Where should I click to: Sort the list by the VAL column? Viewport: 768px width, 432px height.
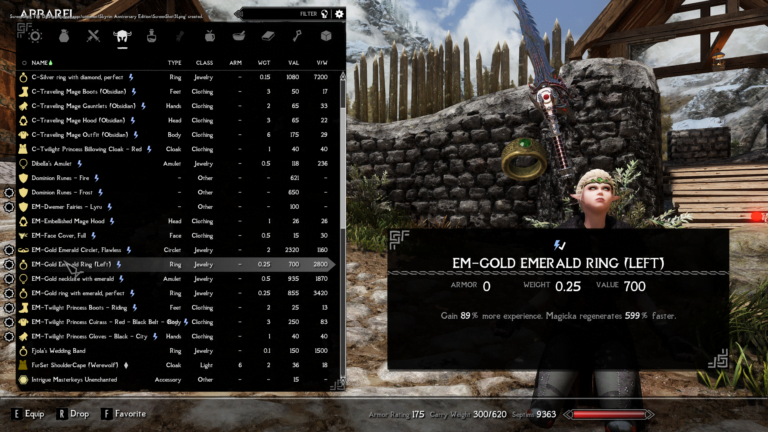(293, 62)
